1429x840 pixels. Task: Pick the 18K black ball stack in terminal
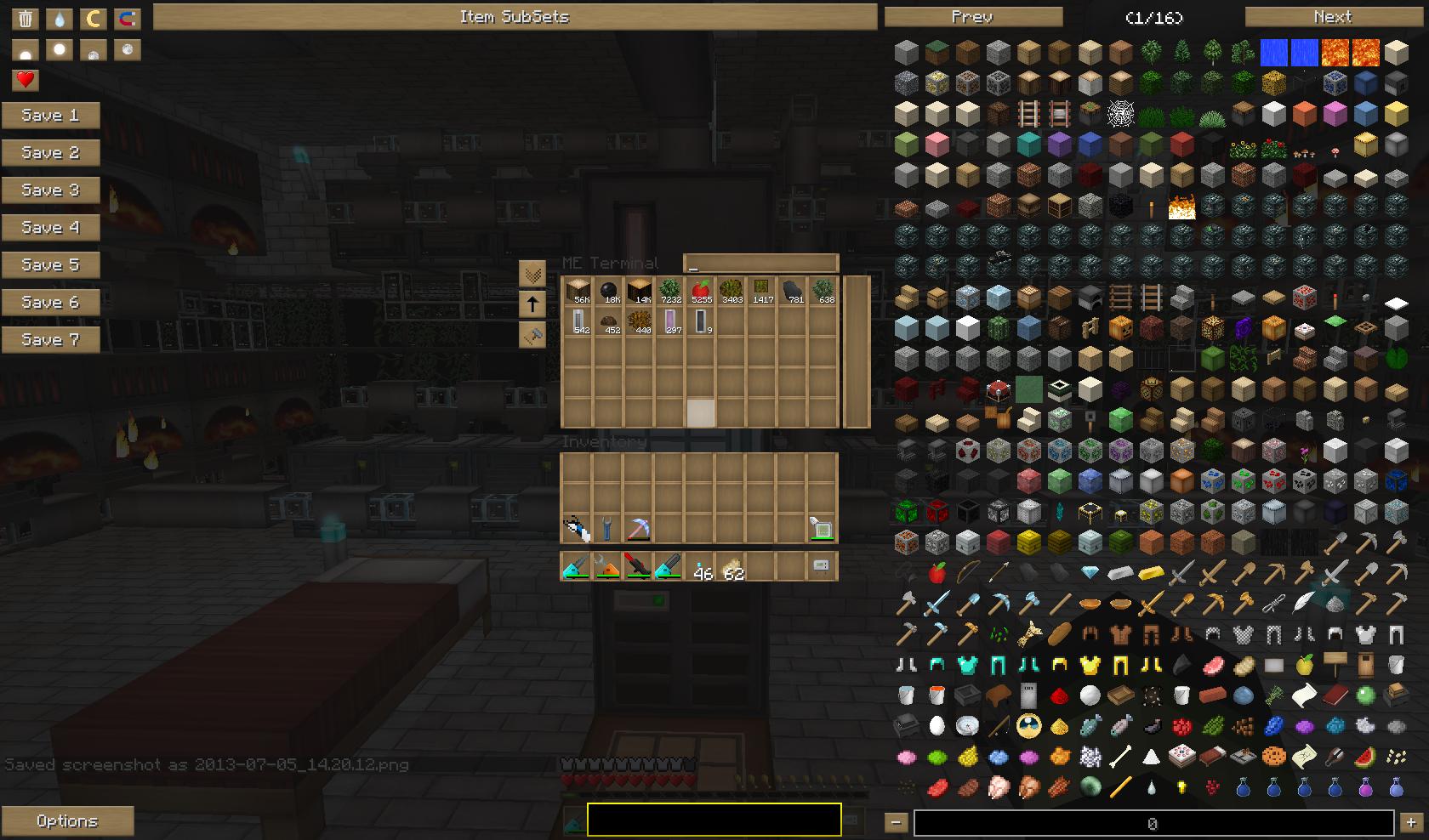[608, 292]
